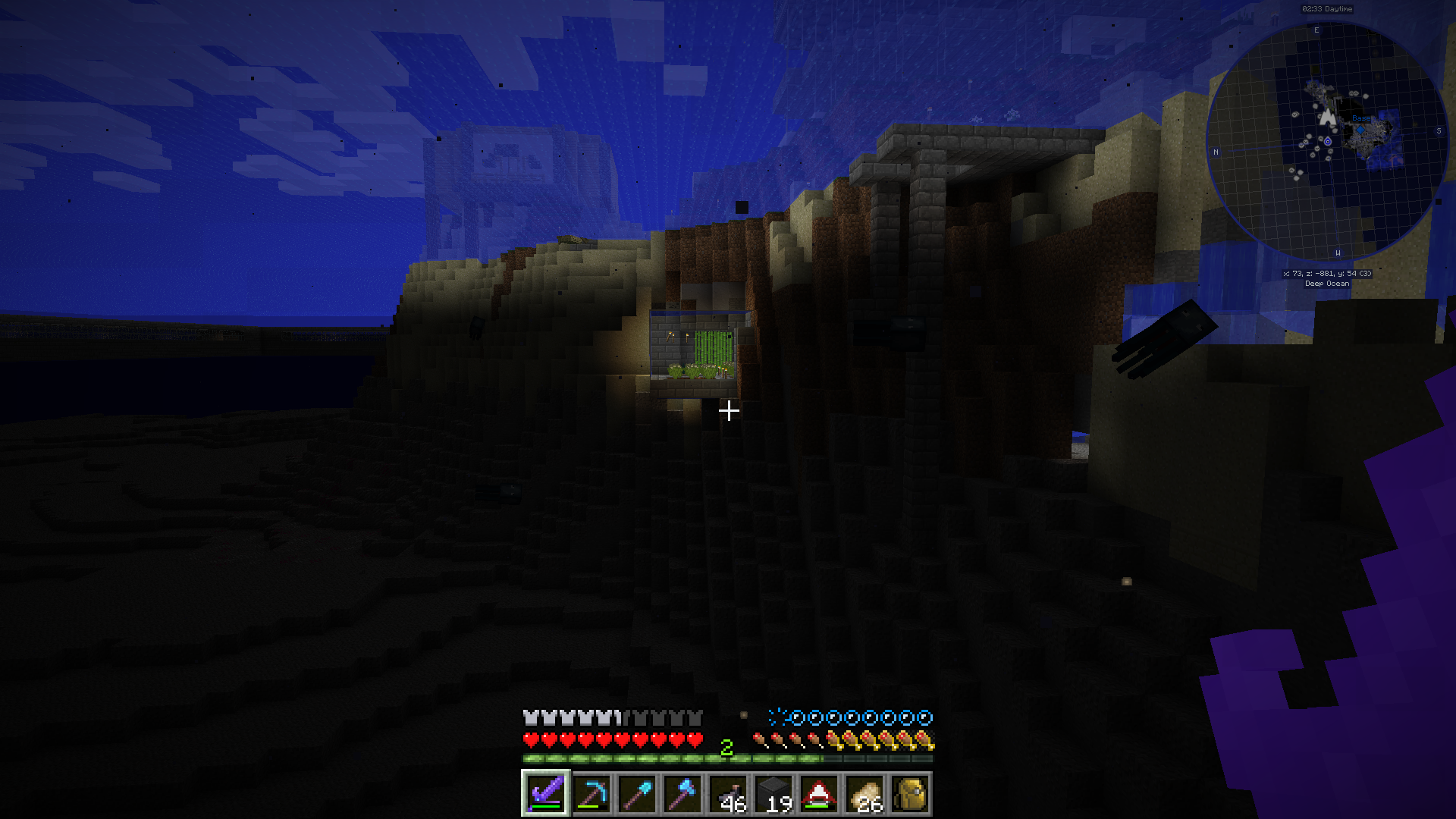Select the diamond pickaxe slot
1456x819 pixels.
[x=591, y=794]
